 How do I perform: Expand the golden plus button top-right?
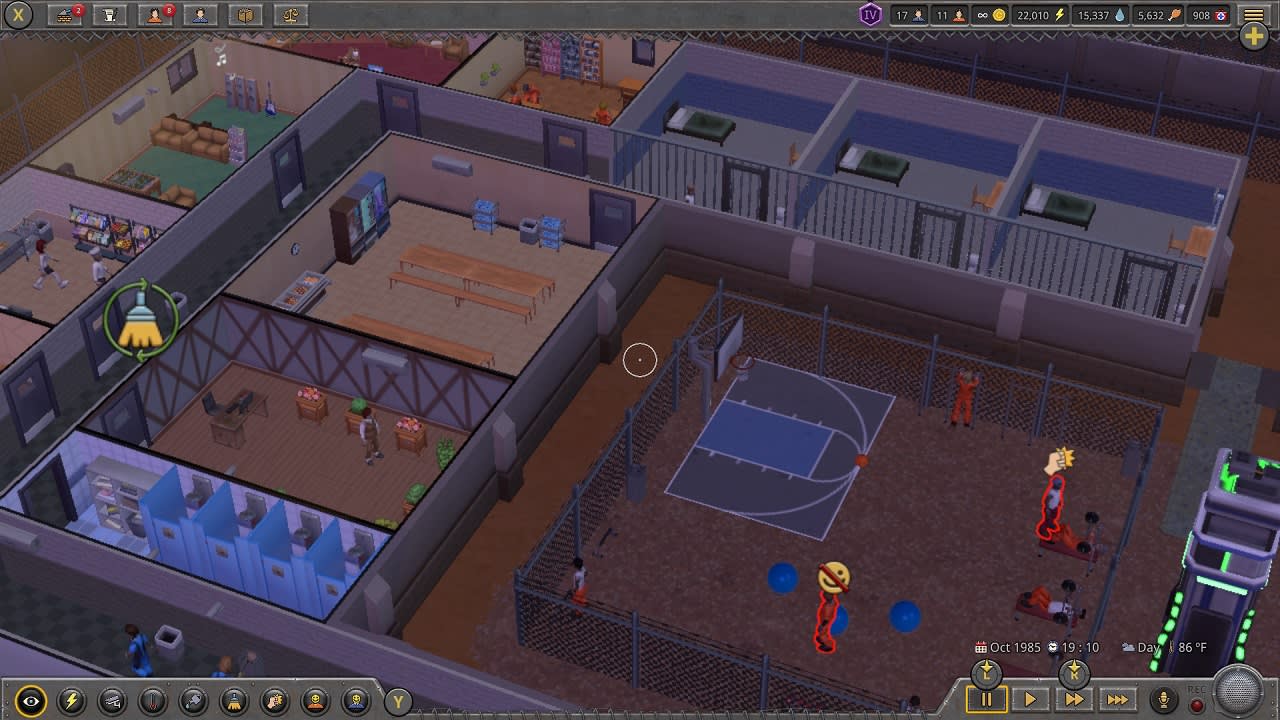coord(1253,34)
